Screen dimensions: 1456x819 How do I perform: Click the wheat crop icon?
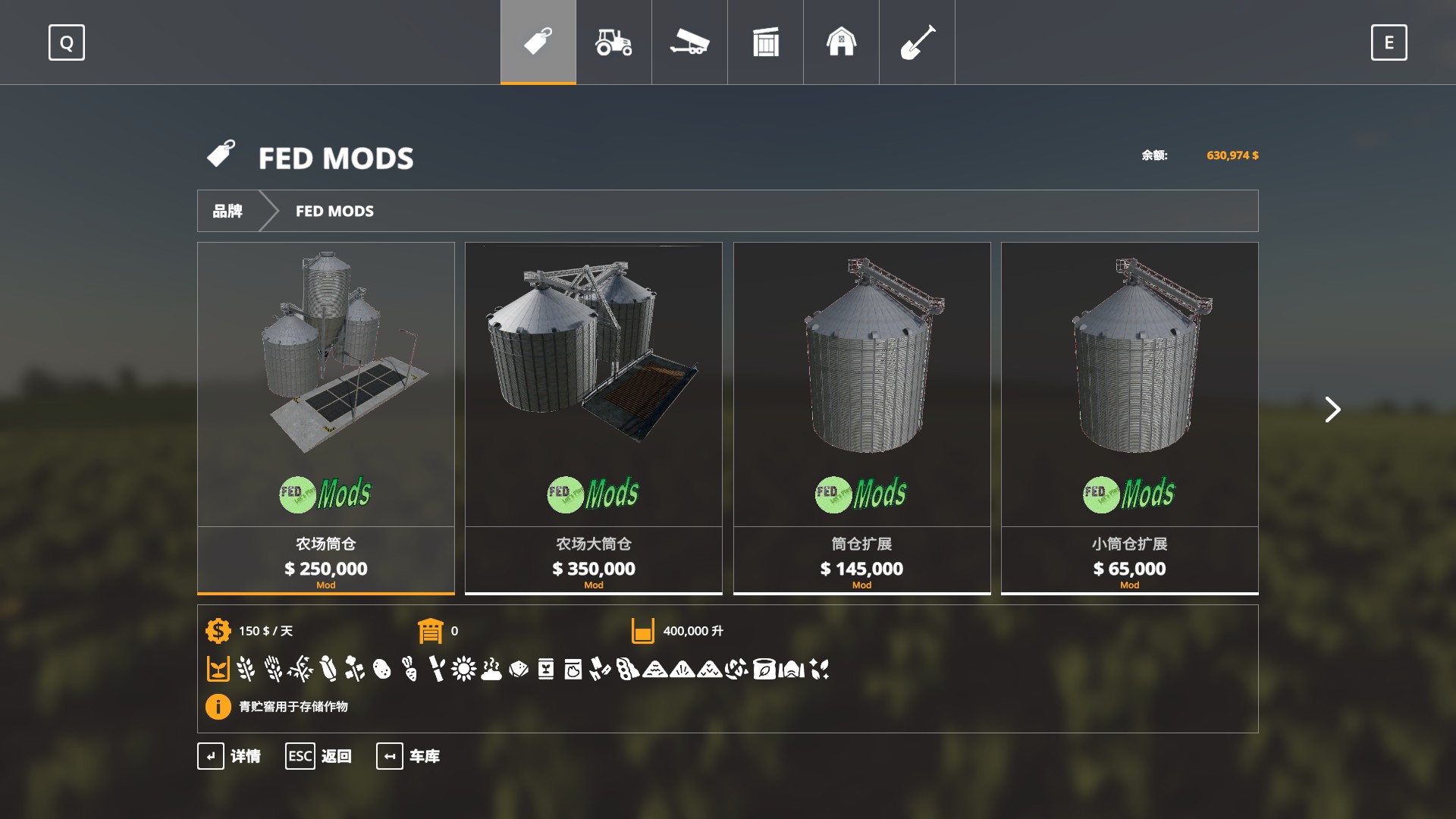point(244,670)
